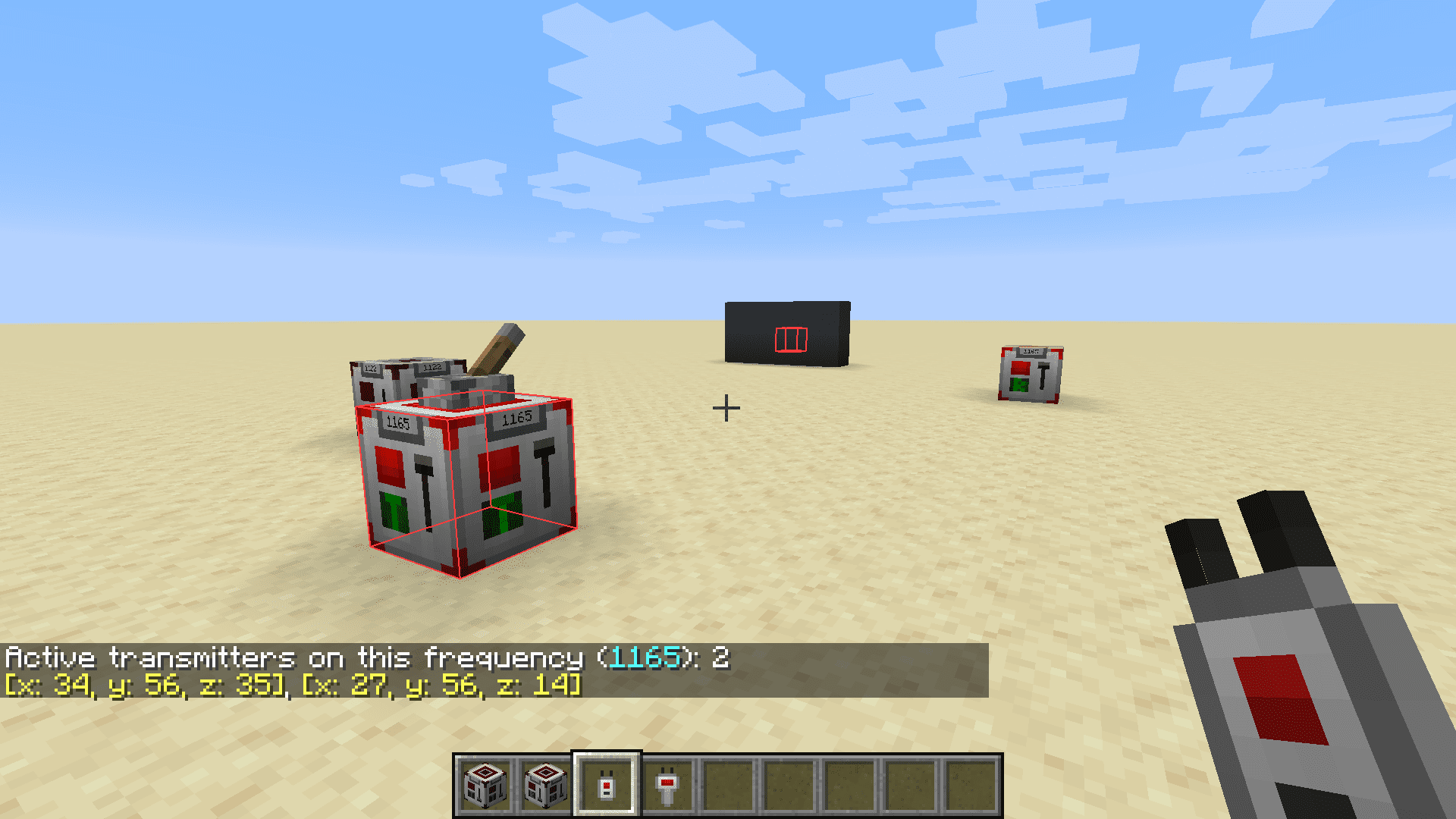Select the wireless remote item in the third slot
Screen dimensions: 1456x819
607,784
